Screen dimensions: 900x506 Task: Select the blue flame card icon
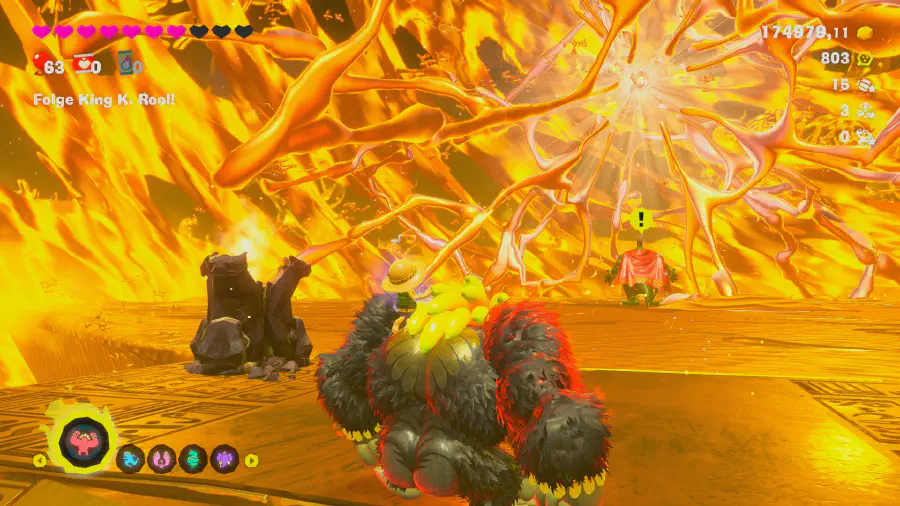(x=124, y=66)
